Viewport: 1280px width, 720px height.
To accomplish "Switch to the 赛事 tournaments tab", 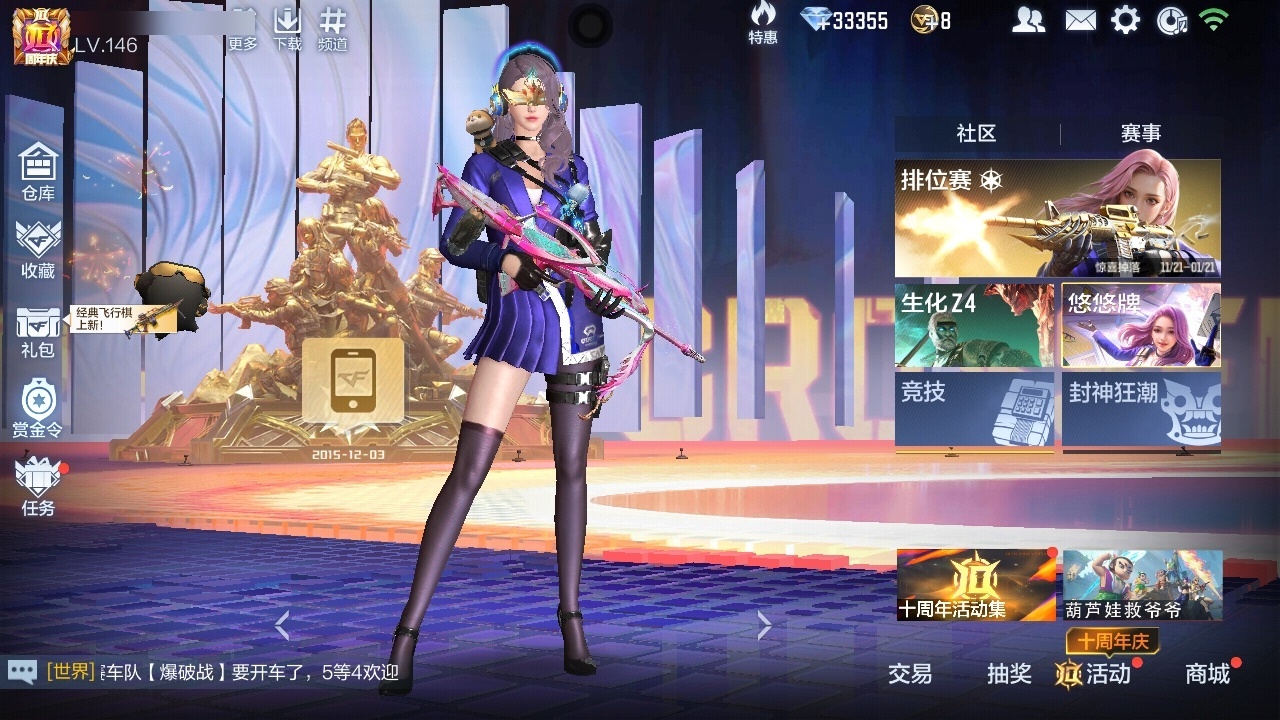I will click(1140, 133).
